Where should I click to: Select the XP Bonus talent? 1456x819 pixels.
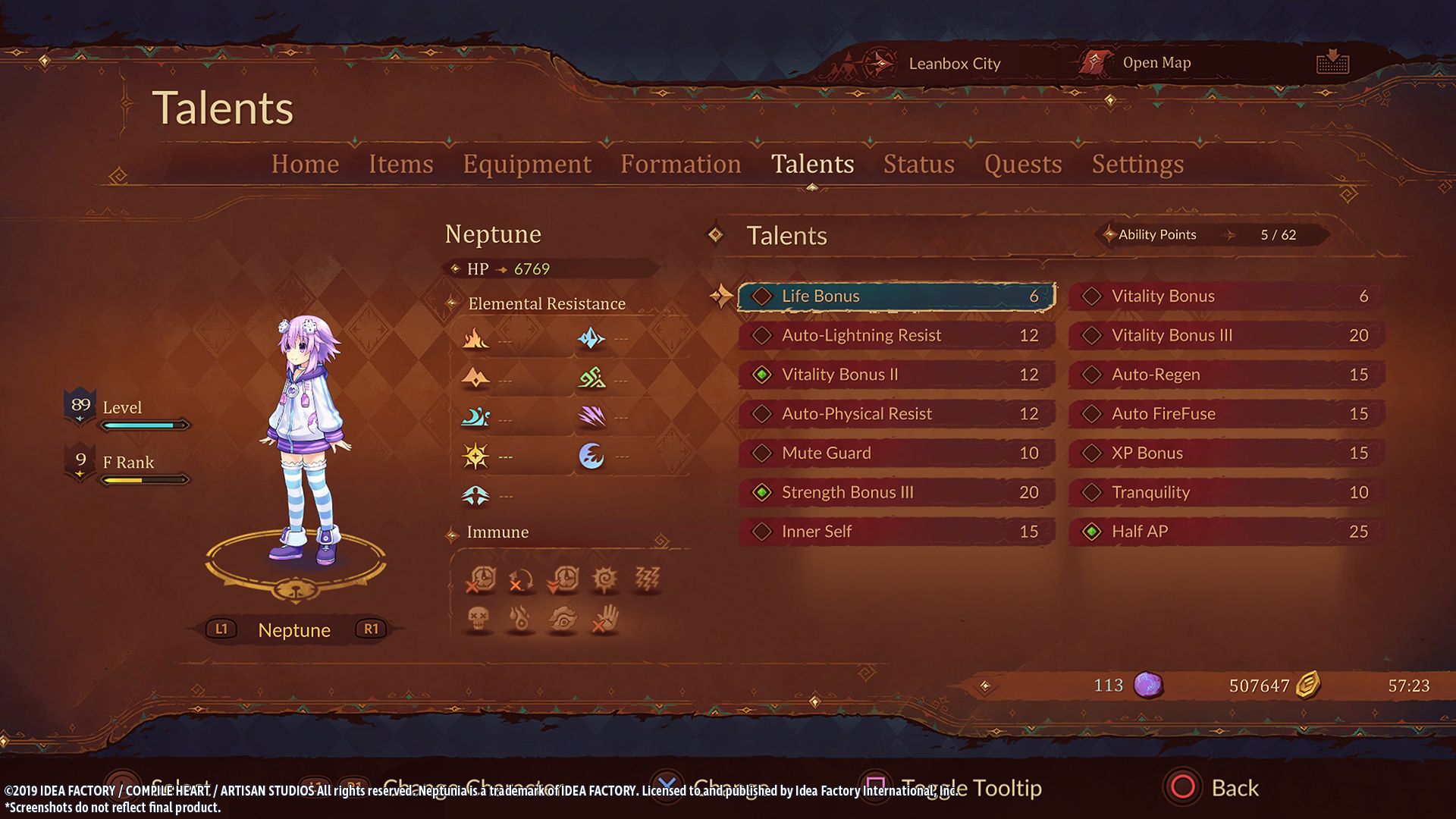(1226, 453)
